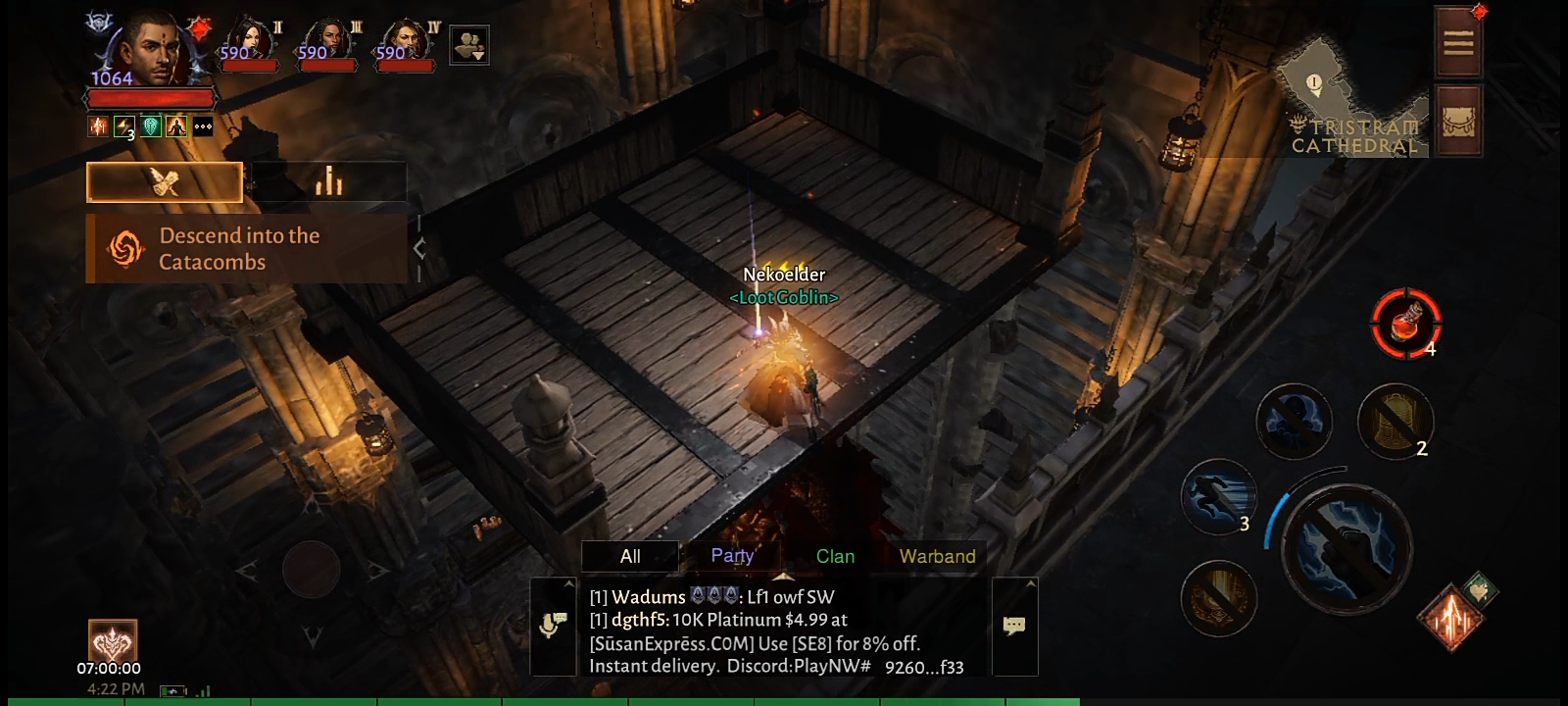Switch to the Party chat tab
This screenshot has height=706, width=1568.
(732, 556)
